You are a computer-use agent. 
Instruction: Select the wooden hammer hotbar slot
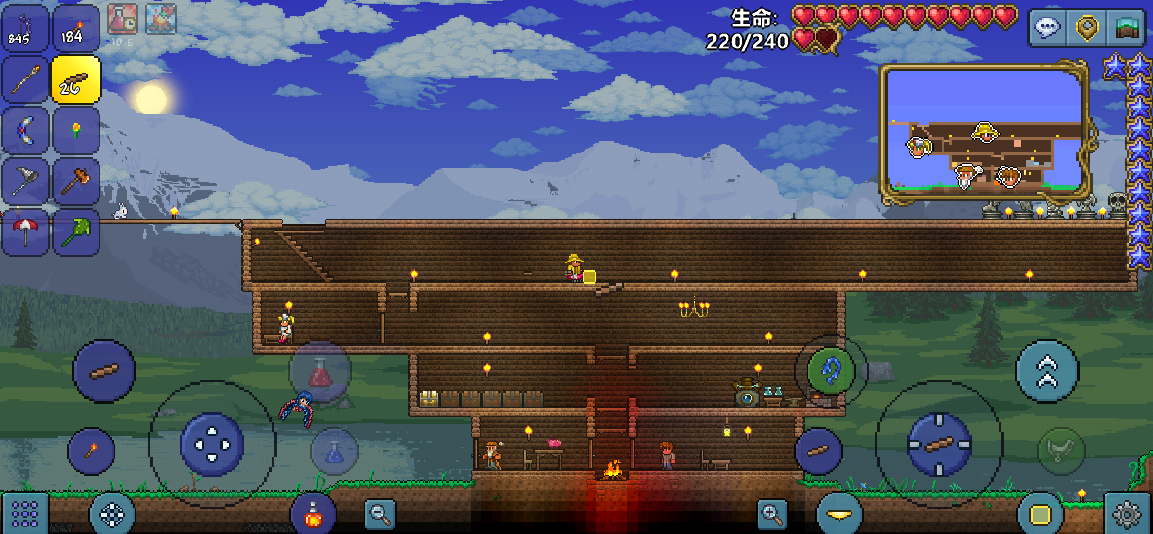(76, 182)
